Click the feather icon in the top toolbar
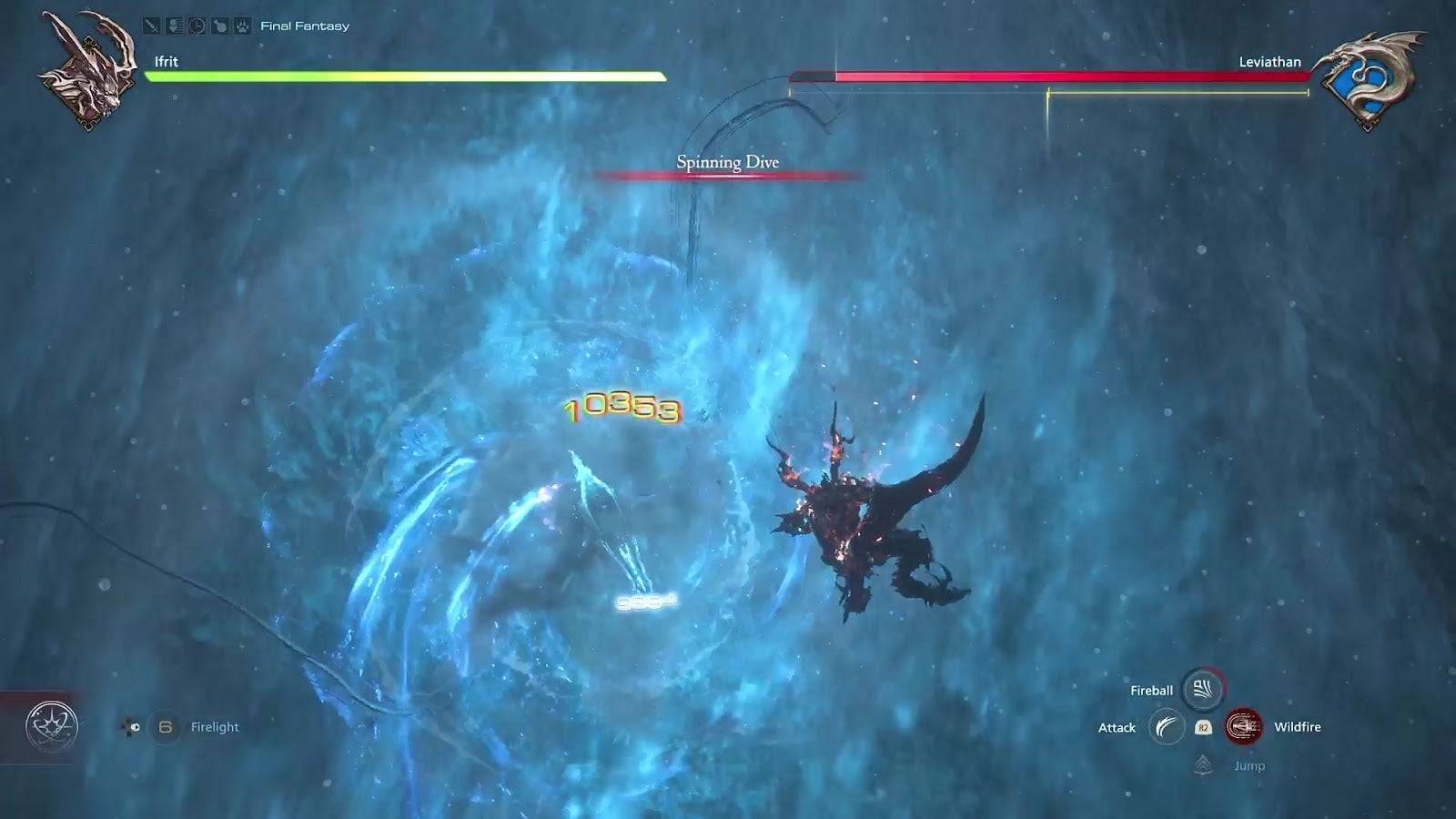Viewport: 1456px width, 819px height. [x=174, y=25]
